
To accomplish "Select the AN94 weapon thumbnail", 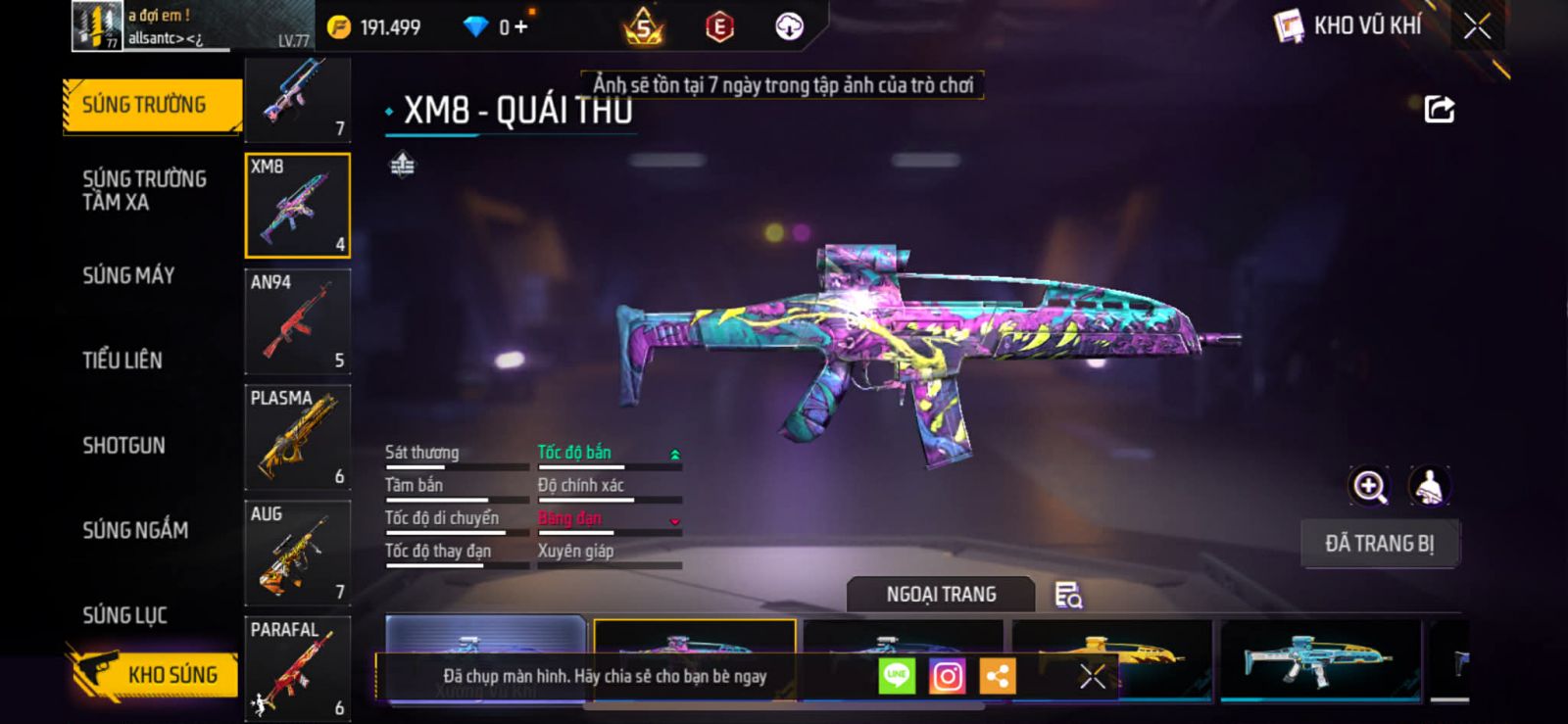I will pos(297,321).
